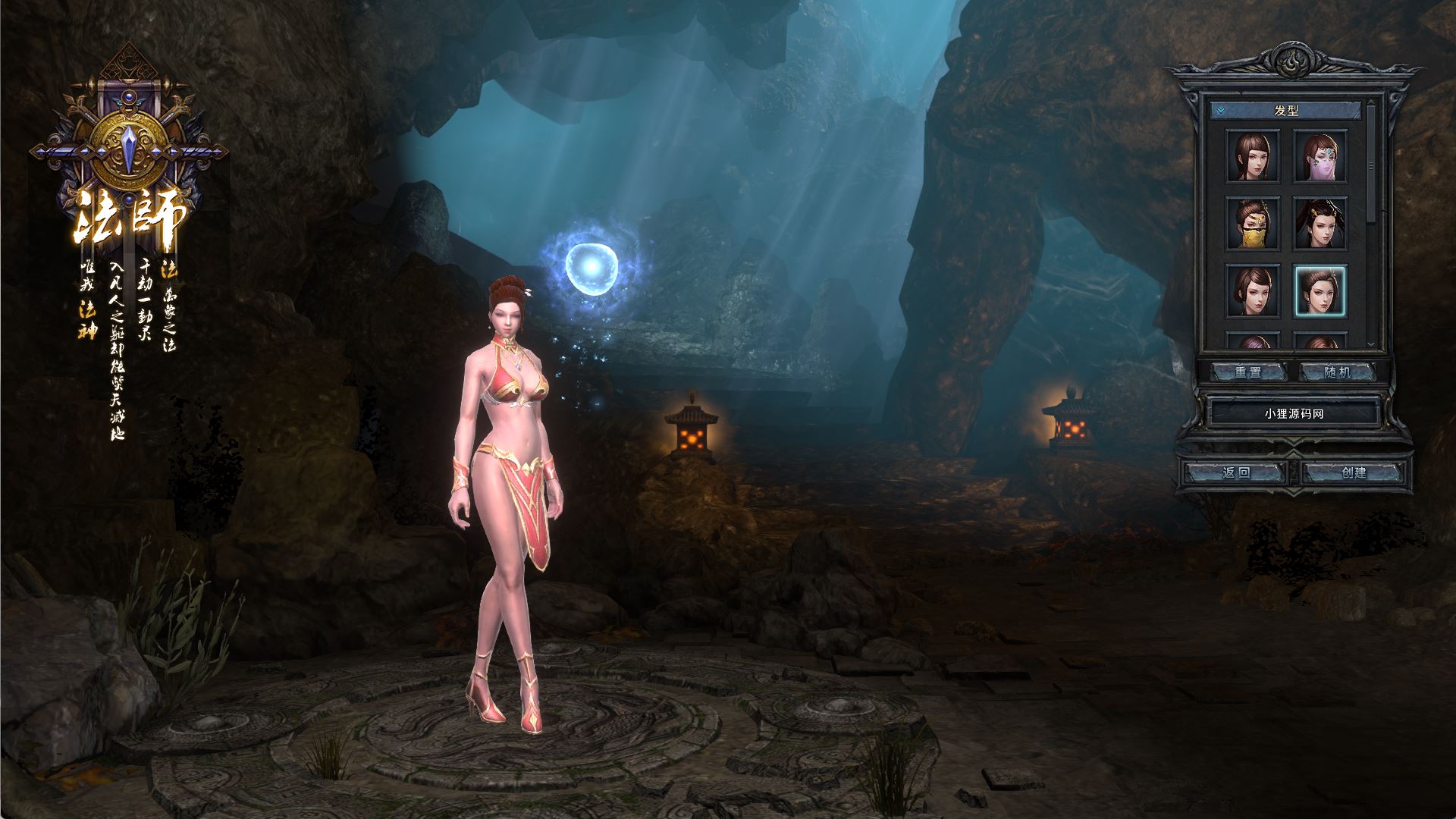
Task: Randomize appearance with the 随机 button
Action: [x=1337, y=372]
